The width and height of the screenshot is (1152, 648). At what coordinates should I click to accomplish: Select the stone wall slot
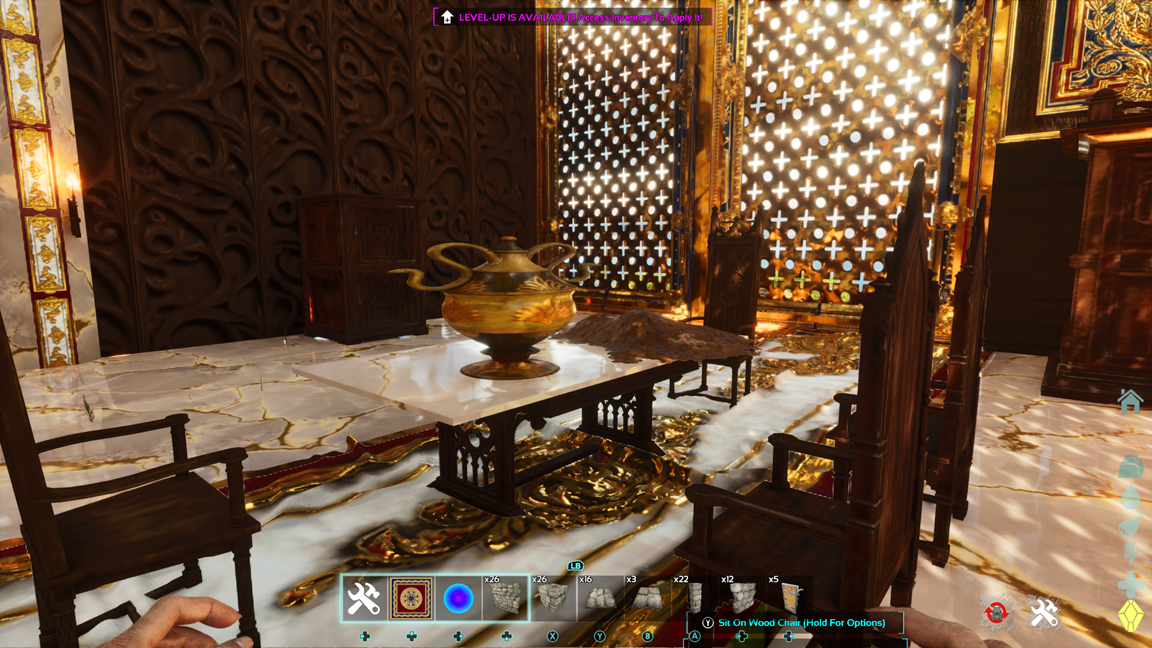(x=505, y=598)
